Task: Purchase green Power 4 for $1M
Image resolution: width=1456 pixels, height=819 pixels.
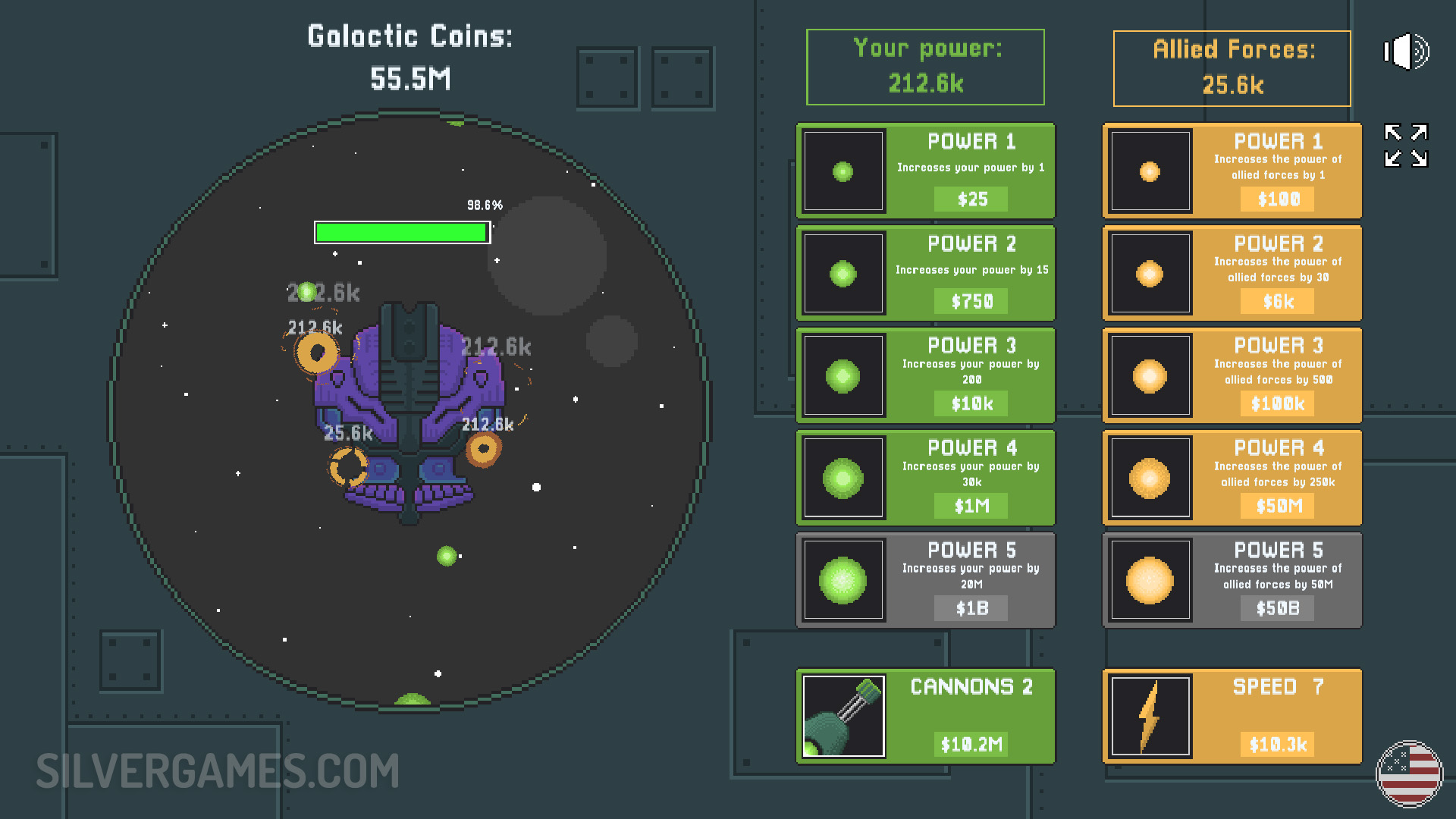Action: pos(925,479)
